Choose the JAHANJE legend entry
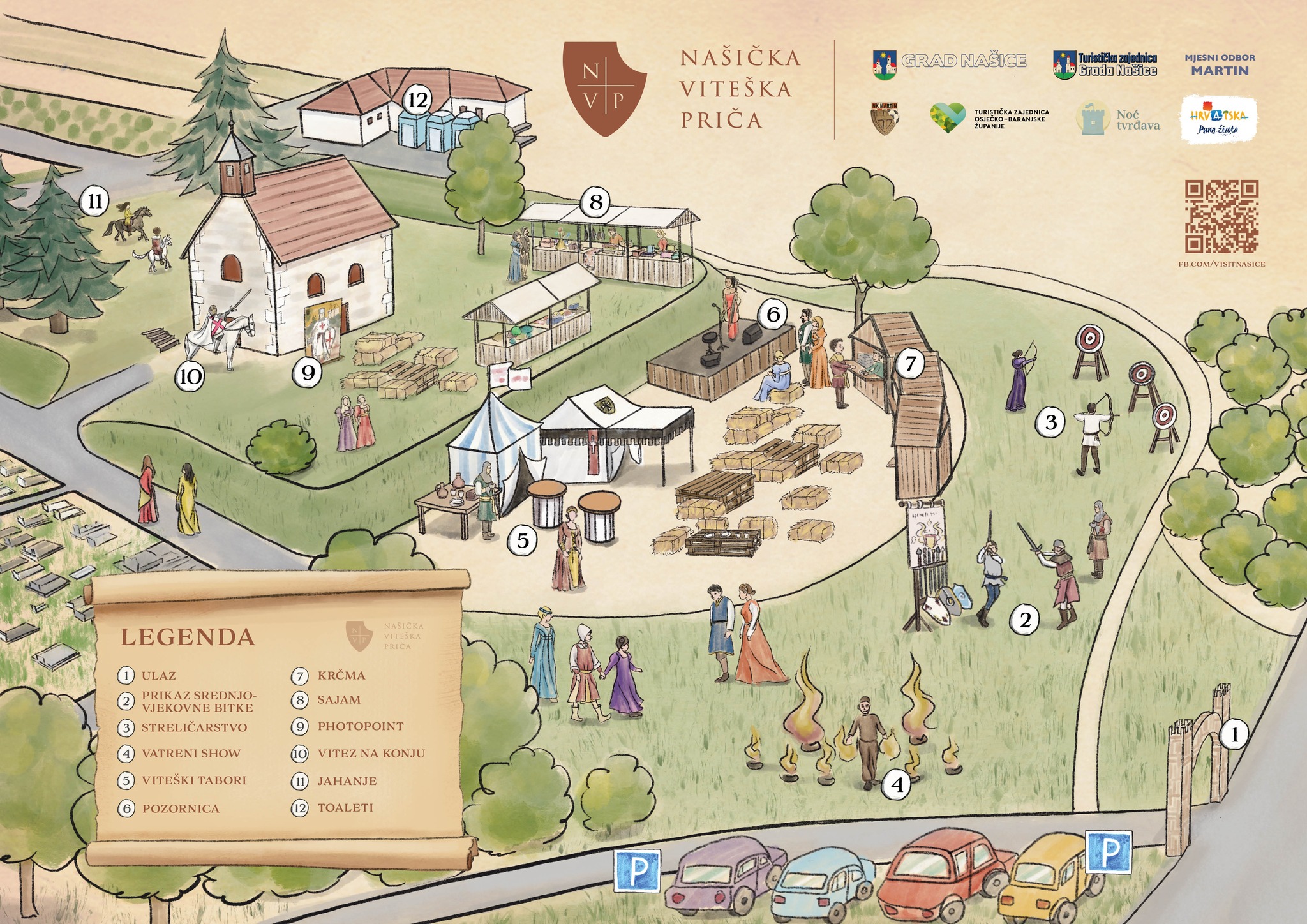 [347, 781]
